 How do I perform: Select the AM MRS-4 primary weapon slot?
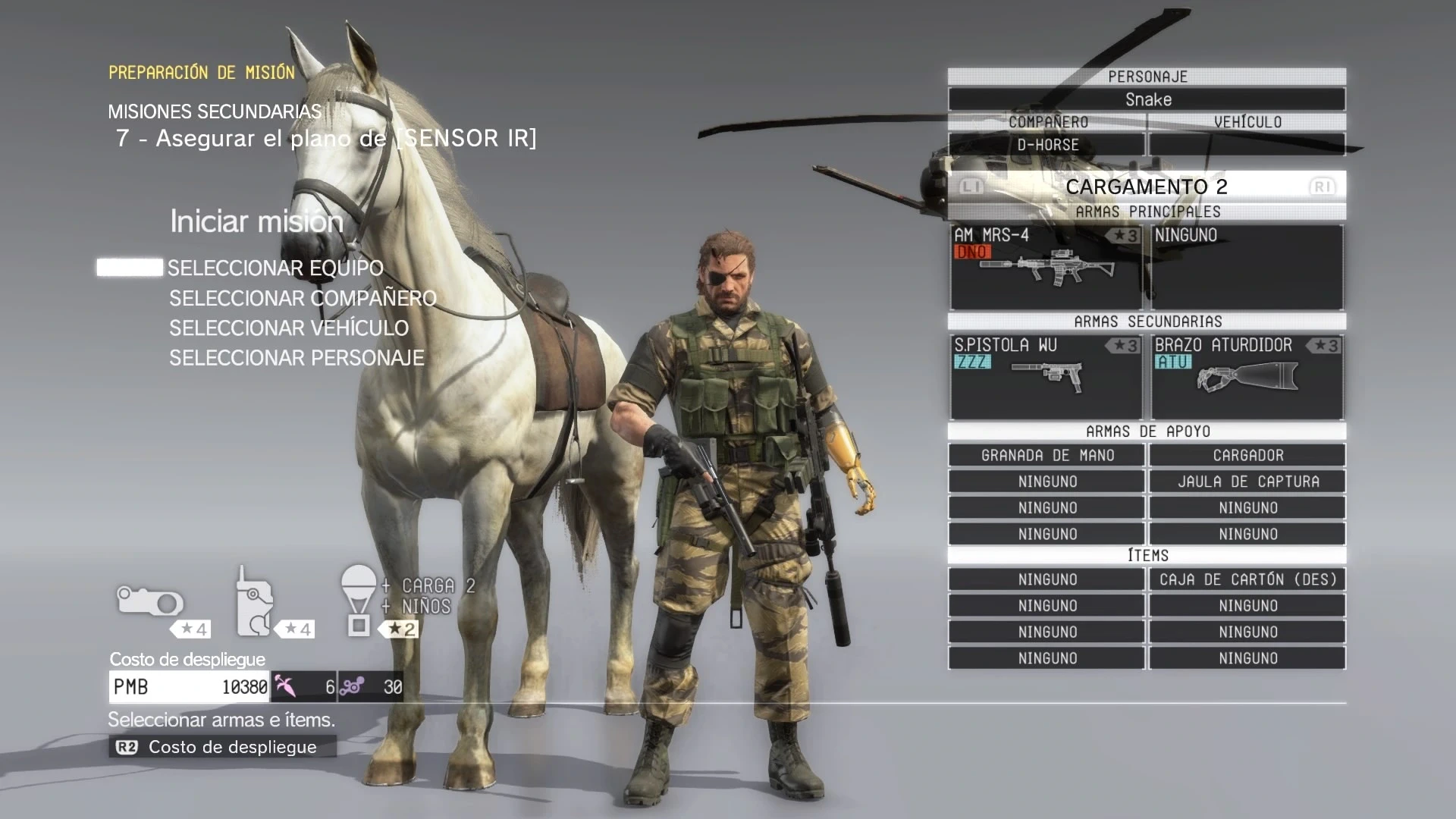[x=1046, y=267]
